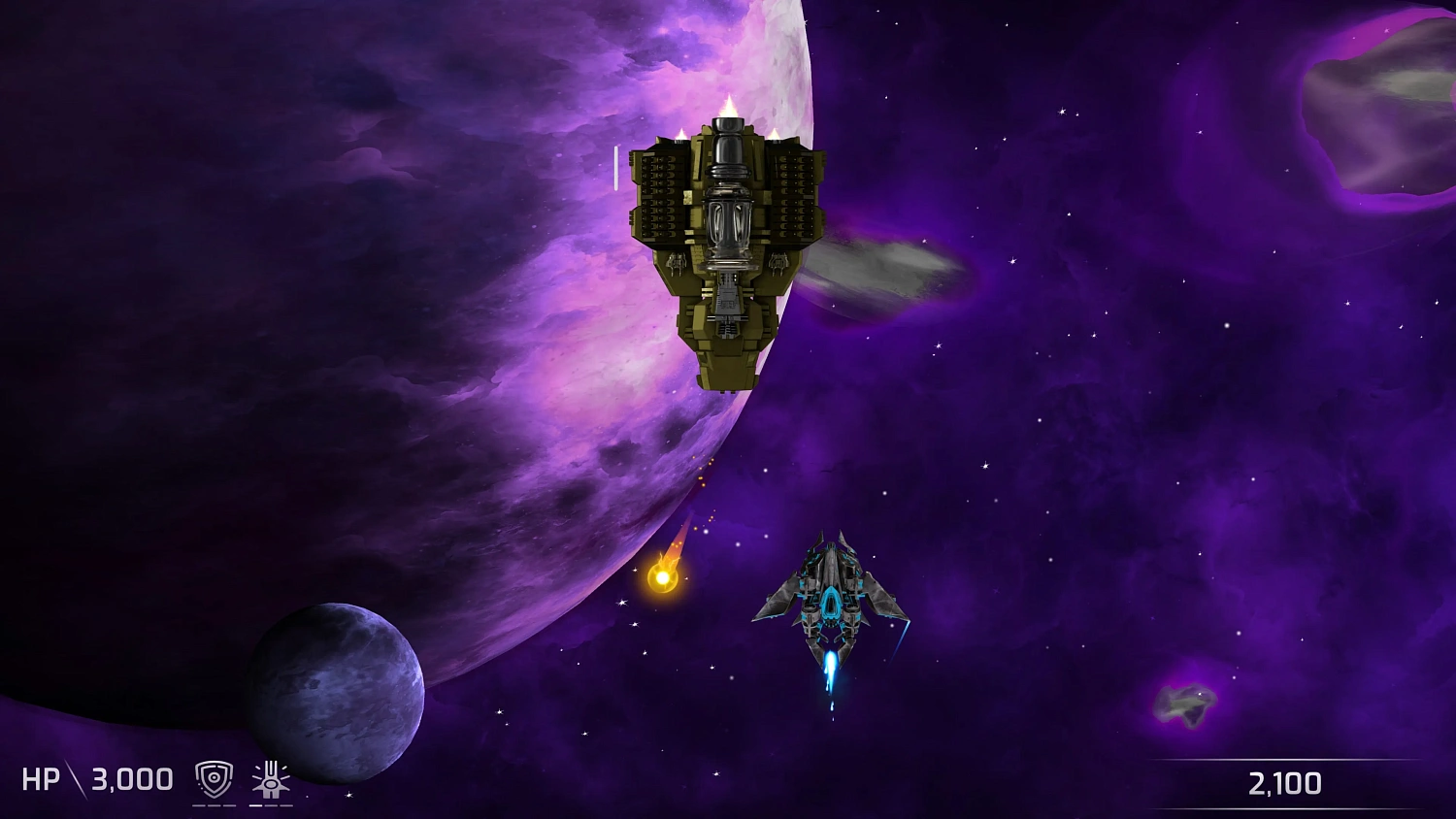Activate the shield ability icon
This screenshot has height=819, width=1456.
[x=214, y=778]
